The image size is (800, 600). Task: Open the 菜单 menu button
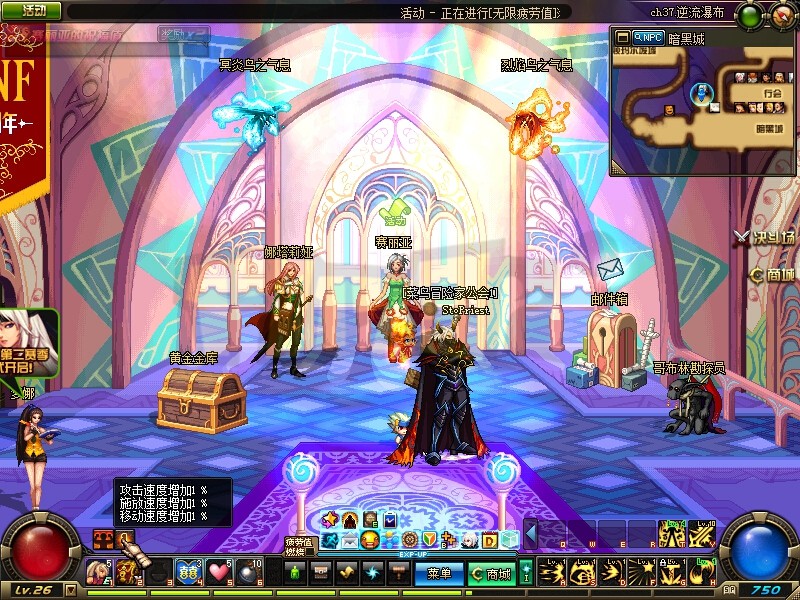(x=439, y=574)
